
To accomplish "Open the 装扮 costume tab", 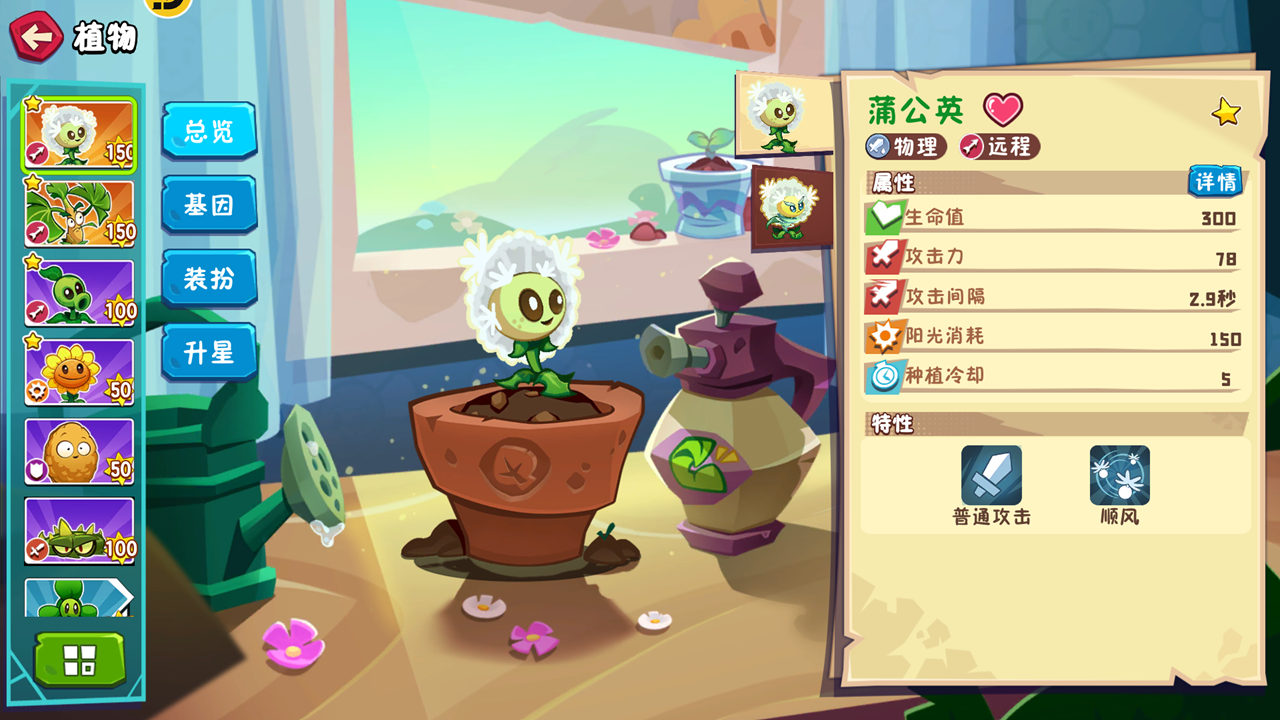I will 209,279.
